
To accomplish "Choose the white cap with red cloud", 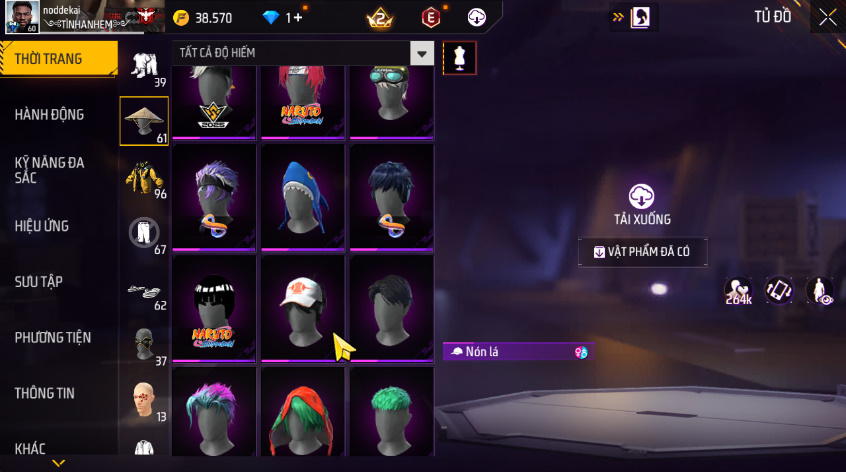I will click(303, 307).
